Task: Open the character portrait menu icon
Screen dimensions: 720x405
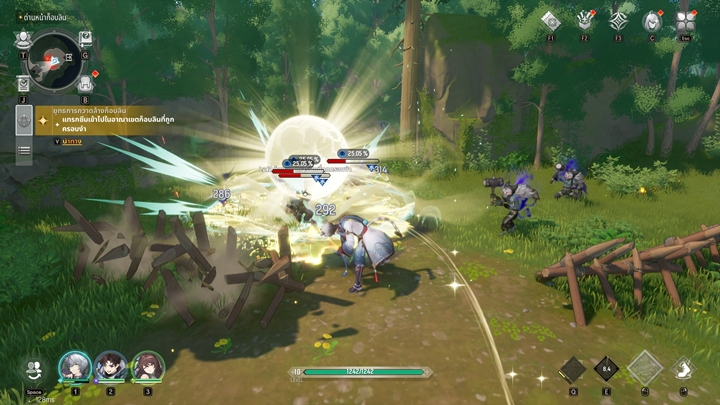Action: click(x=652, y=21)
